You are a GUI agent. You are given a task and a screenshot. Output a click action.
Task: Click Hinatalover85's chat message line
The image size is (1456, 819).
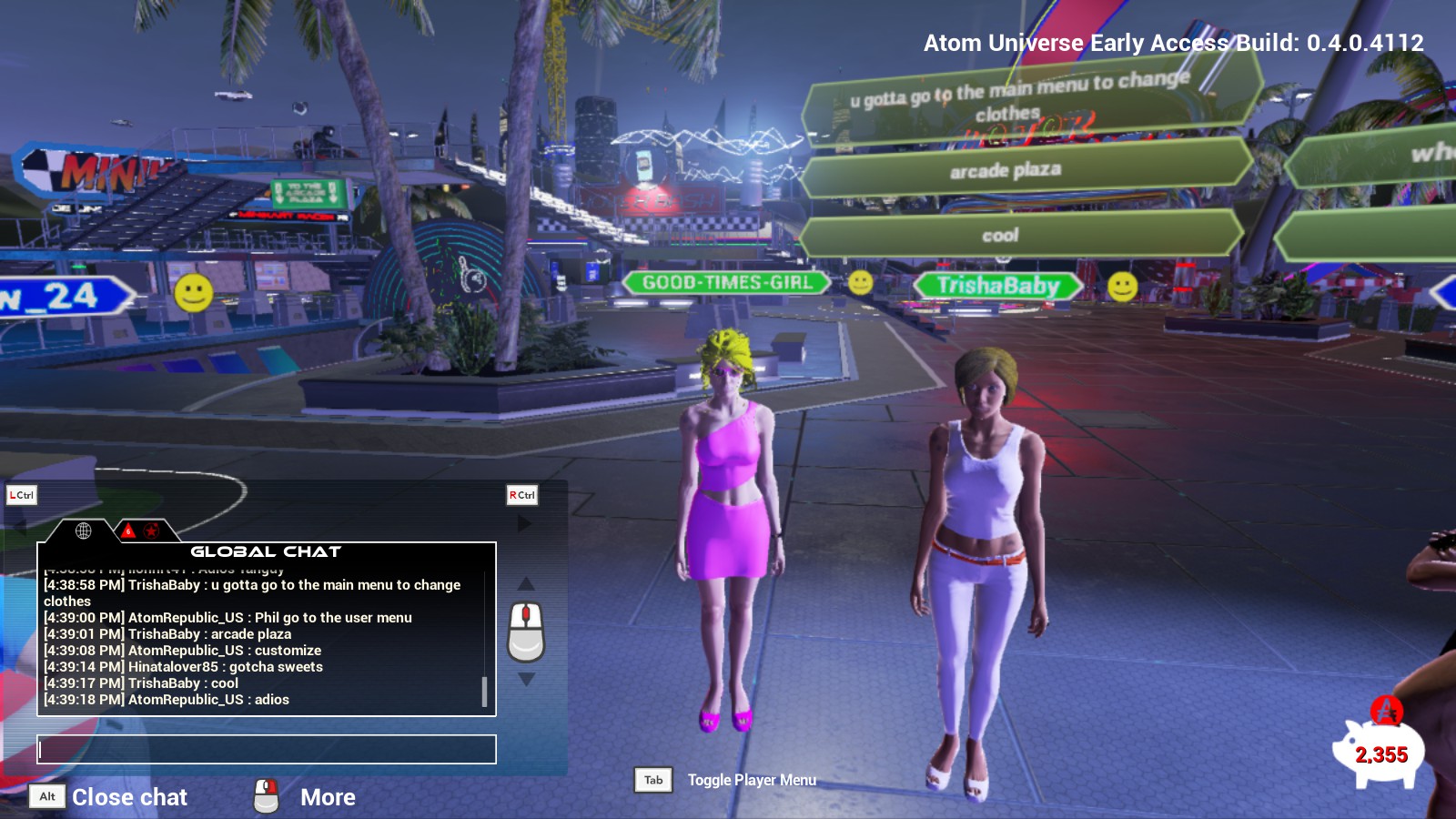point(183,667)
